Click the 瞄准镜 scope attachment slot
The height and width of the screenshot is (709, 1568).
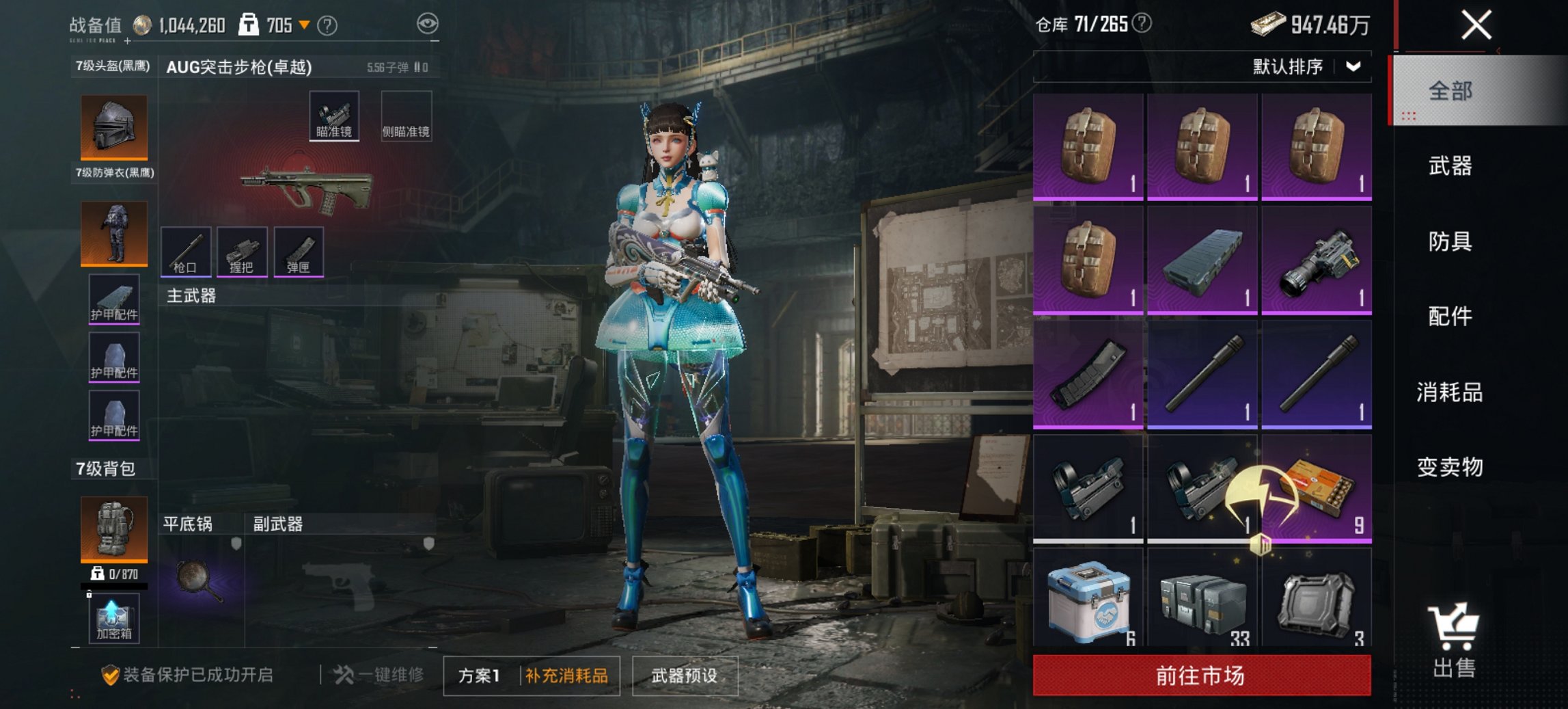(336, 116)
